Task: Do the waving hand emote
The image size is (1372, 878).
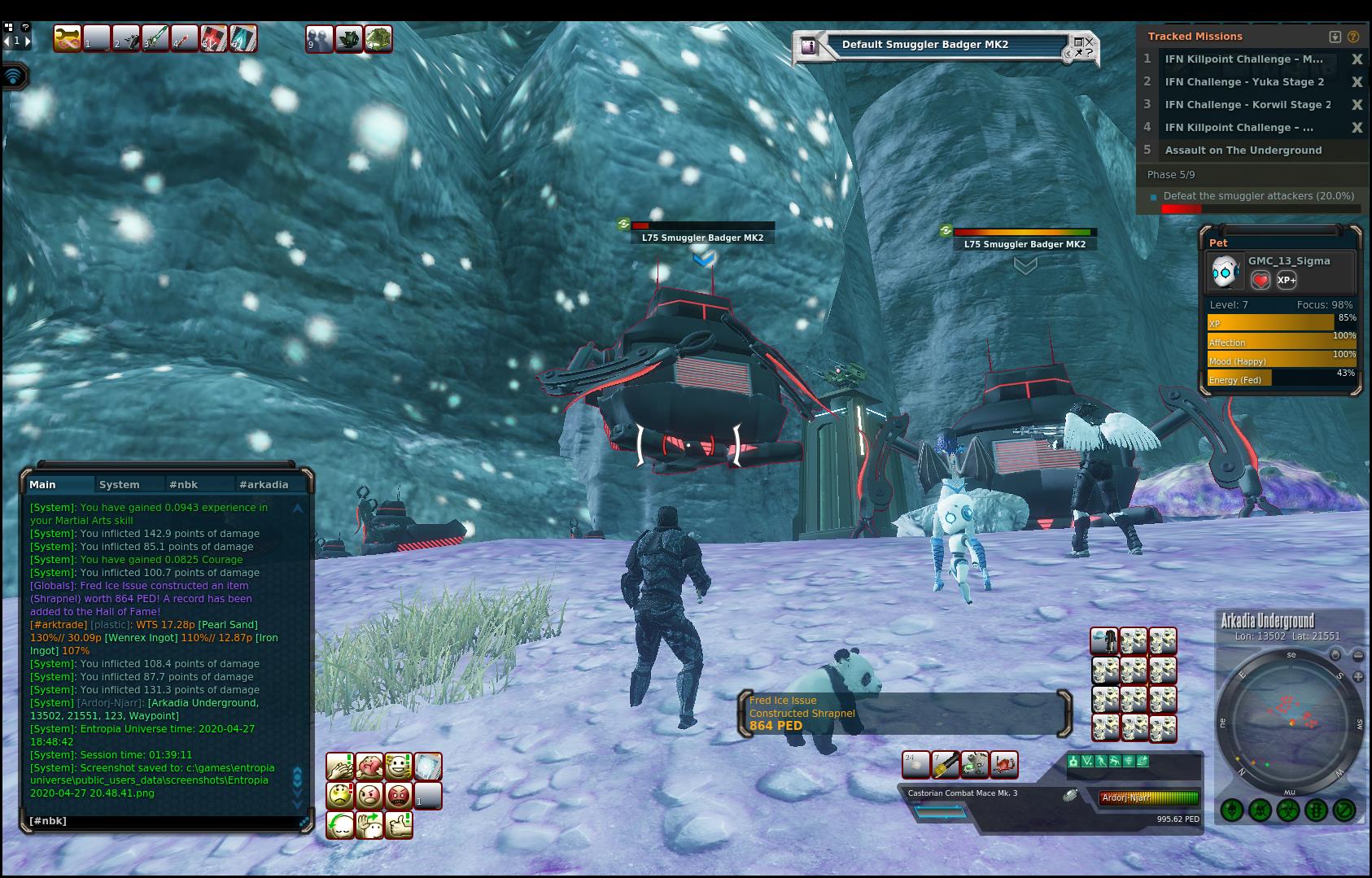Action: click(369, 824)
